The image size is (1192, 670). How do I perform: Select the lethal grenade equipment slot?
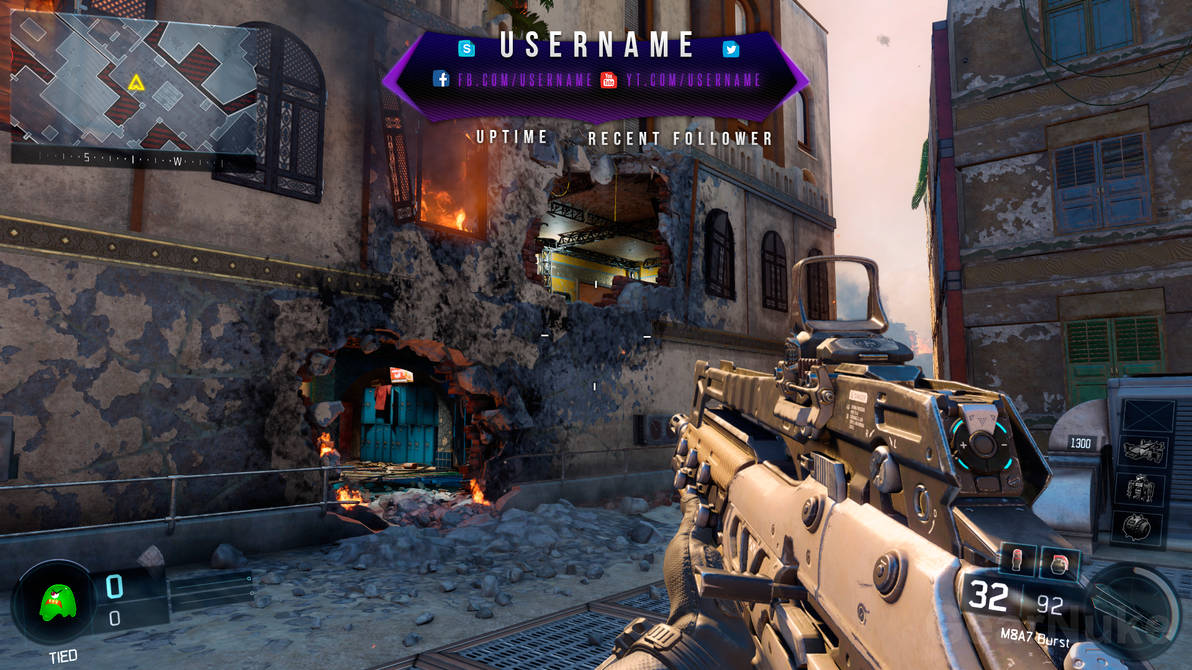1017,561
